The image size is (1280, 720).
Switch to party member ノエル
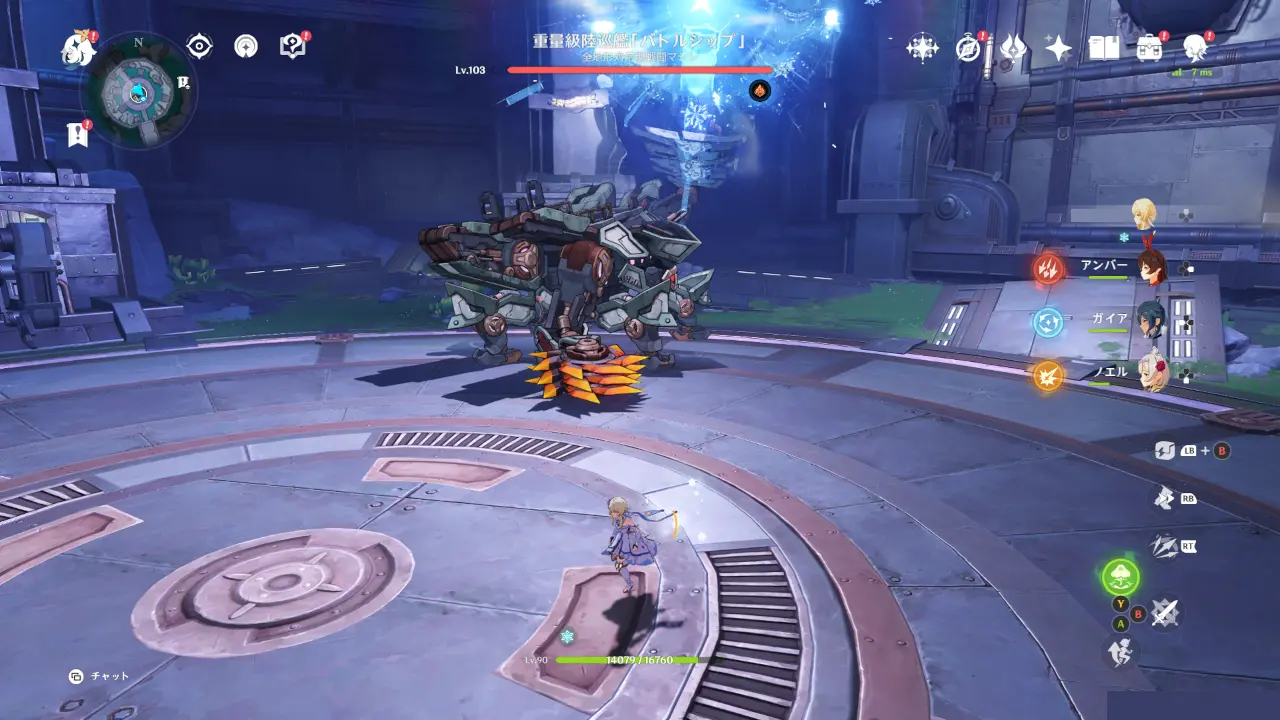(x=1152, y=373)
